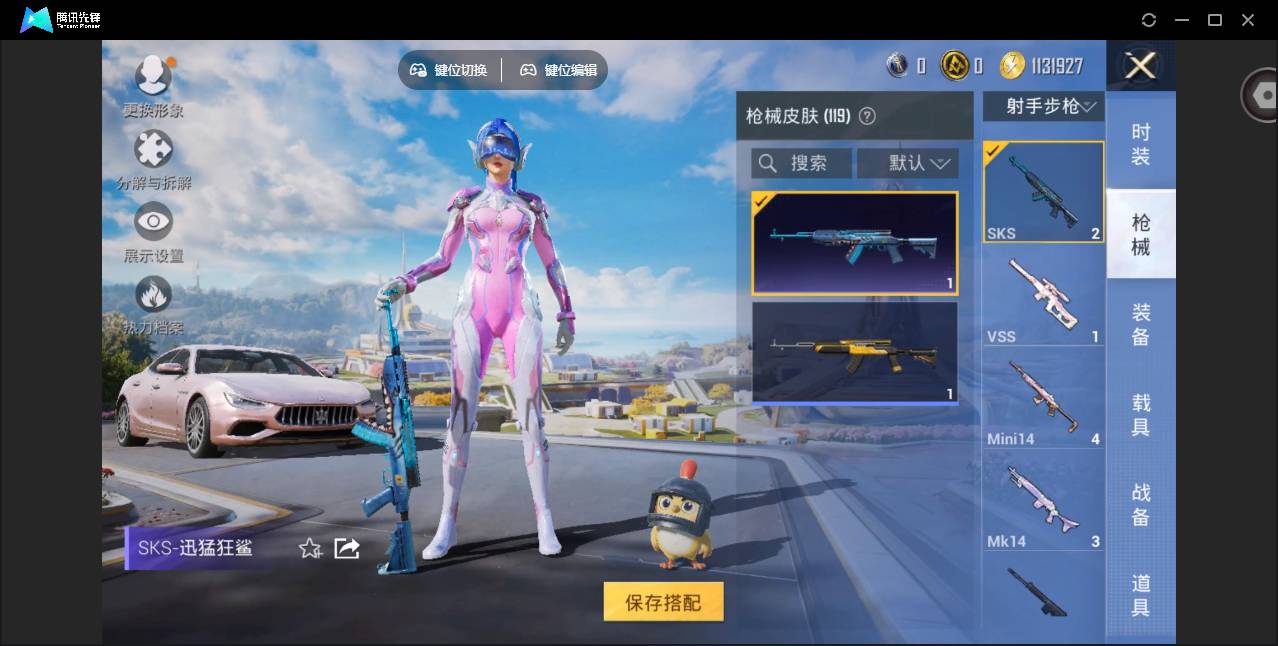Open 展示设置 display settings
1278x646 pixels.
tap(153, 232)
